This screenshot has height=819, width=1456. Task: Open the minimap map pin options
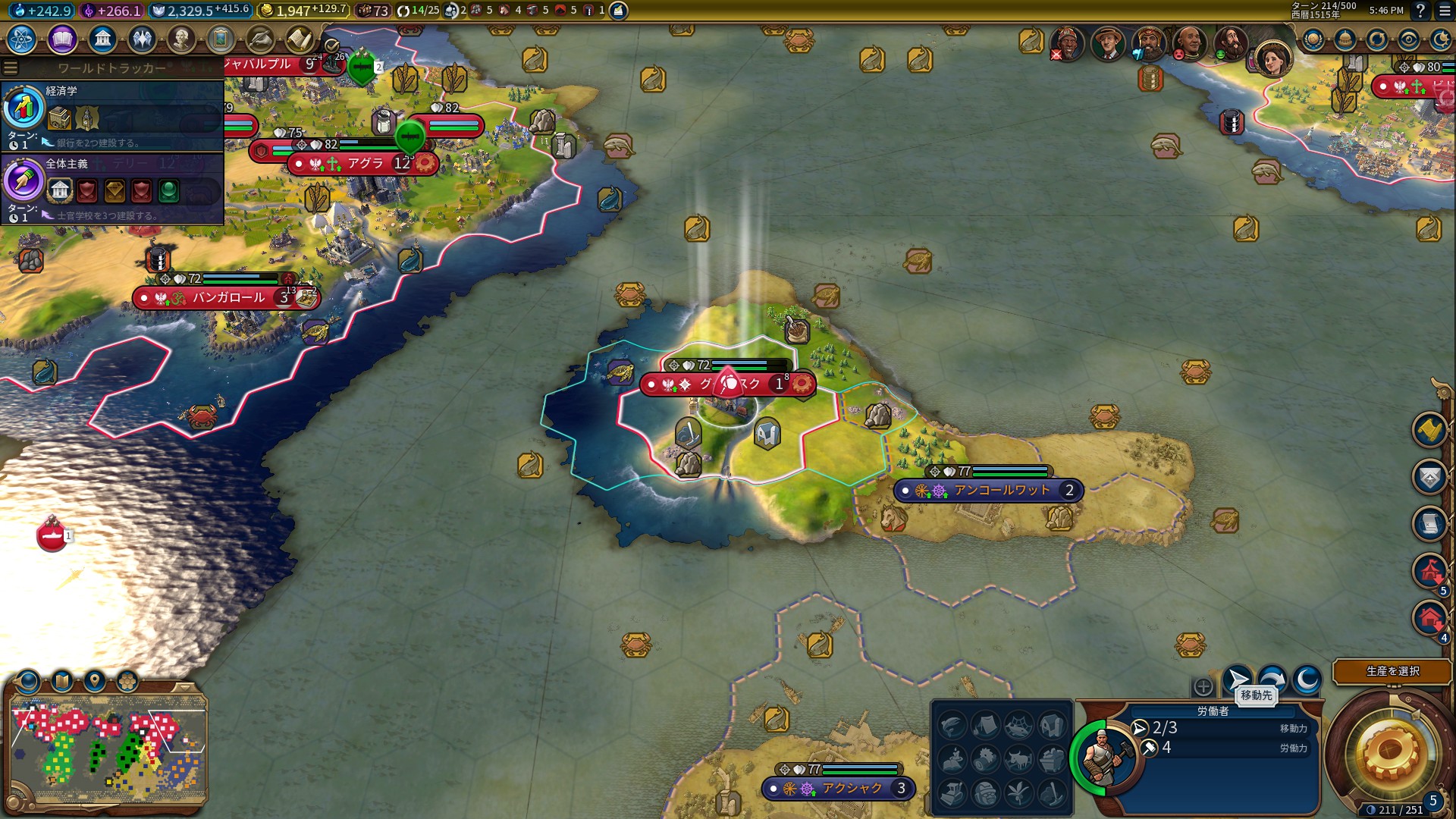coord(95,680)
